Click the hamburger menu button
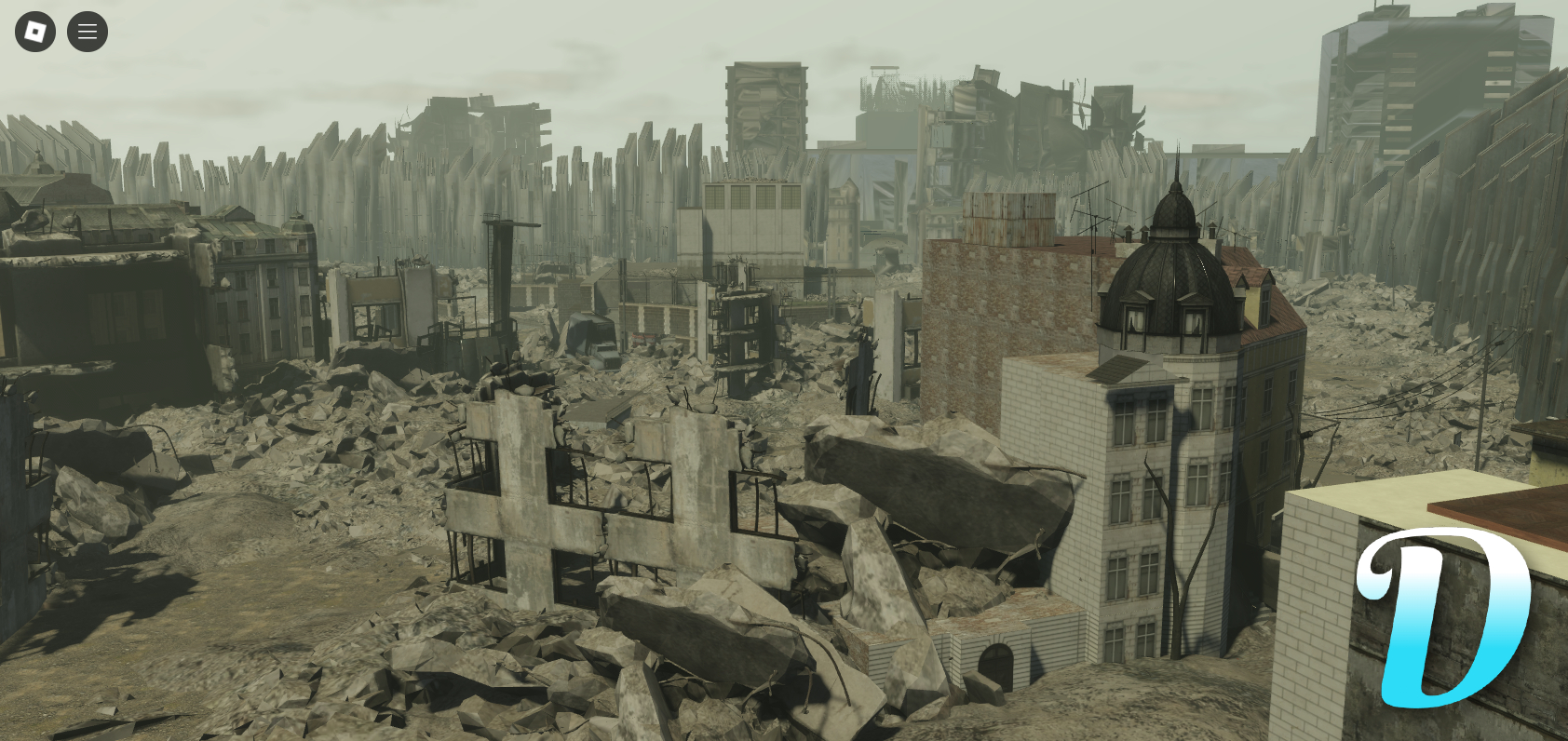The image size is (1568, 741). click(x=87, y=31)
